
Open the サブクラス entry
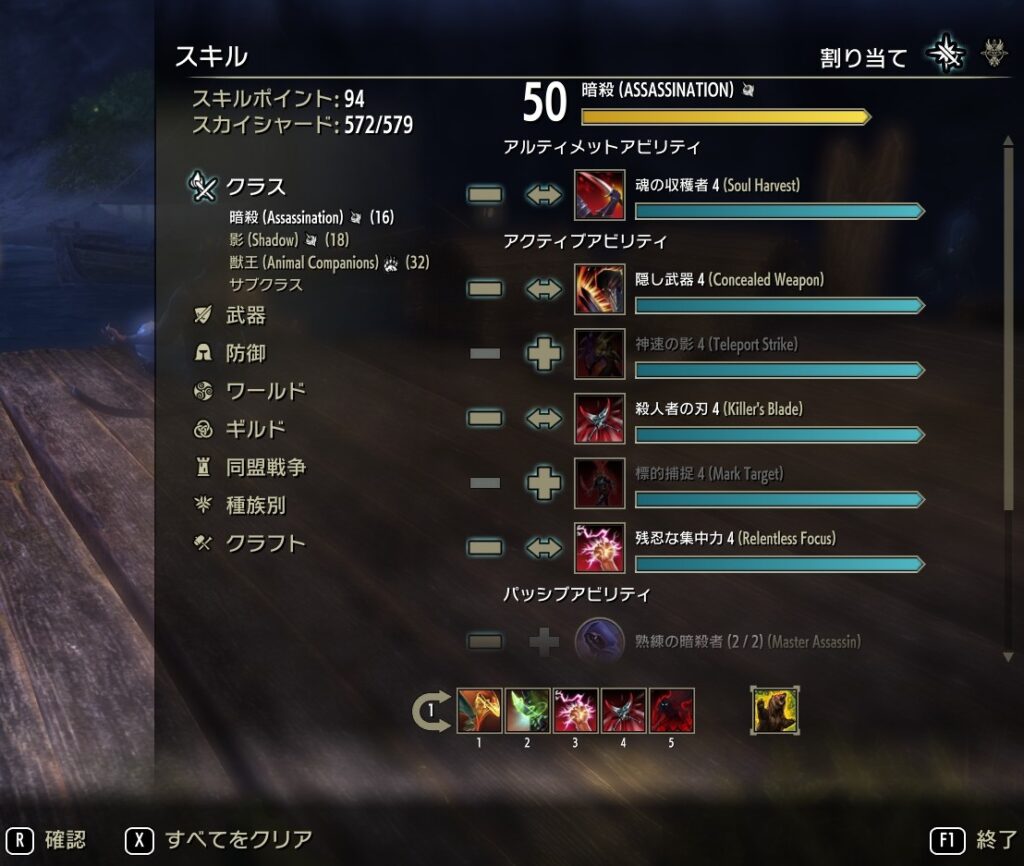pos(265,285)
